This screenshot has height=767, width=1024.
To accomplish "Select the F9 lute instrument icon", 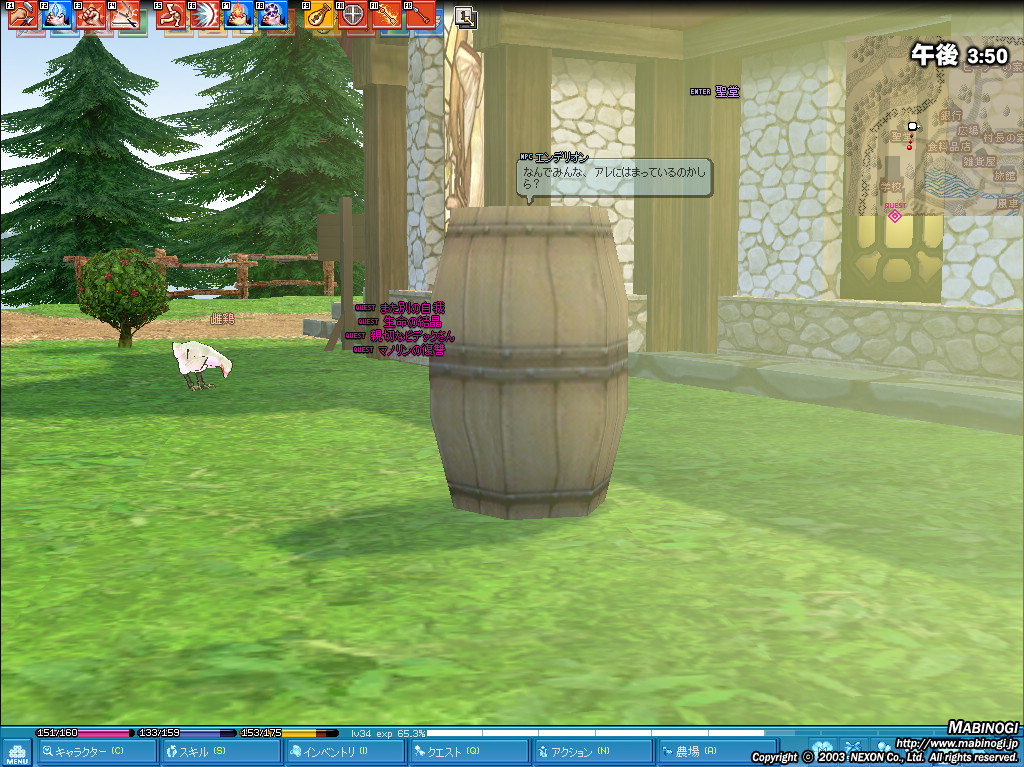I will click(x=319, y=15).
